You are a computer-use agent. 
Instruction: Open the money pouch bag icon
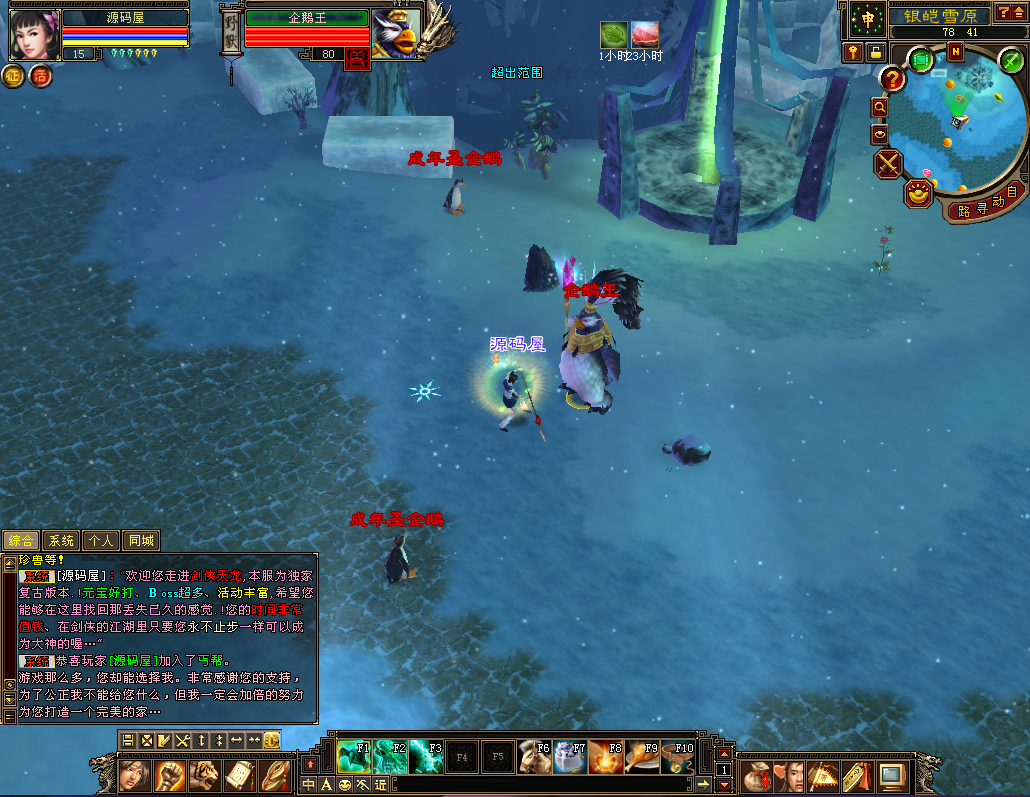759,775
